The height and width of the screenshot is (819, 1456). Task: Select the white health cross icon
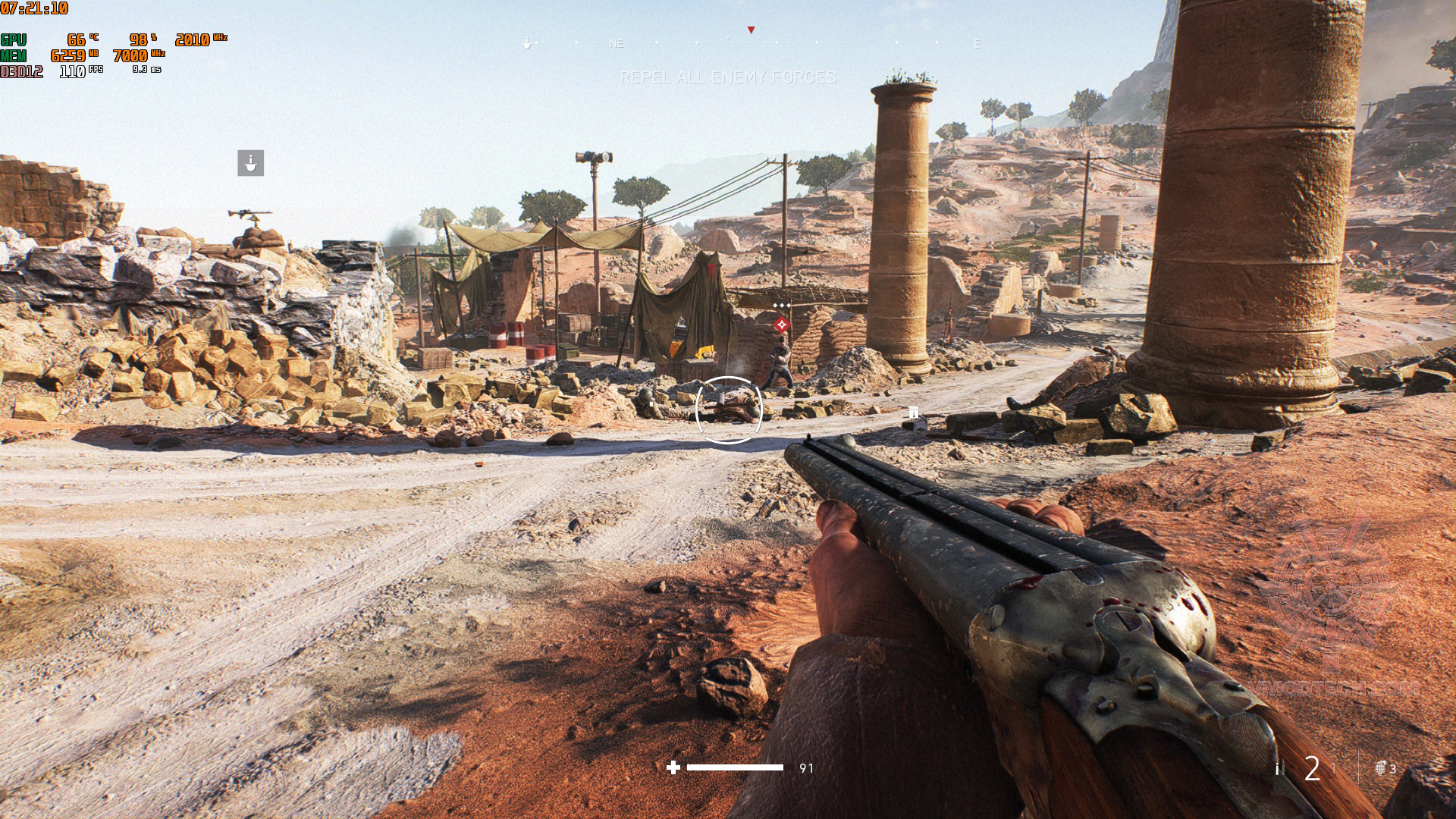pos(673,767)
